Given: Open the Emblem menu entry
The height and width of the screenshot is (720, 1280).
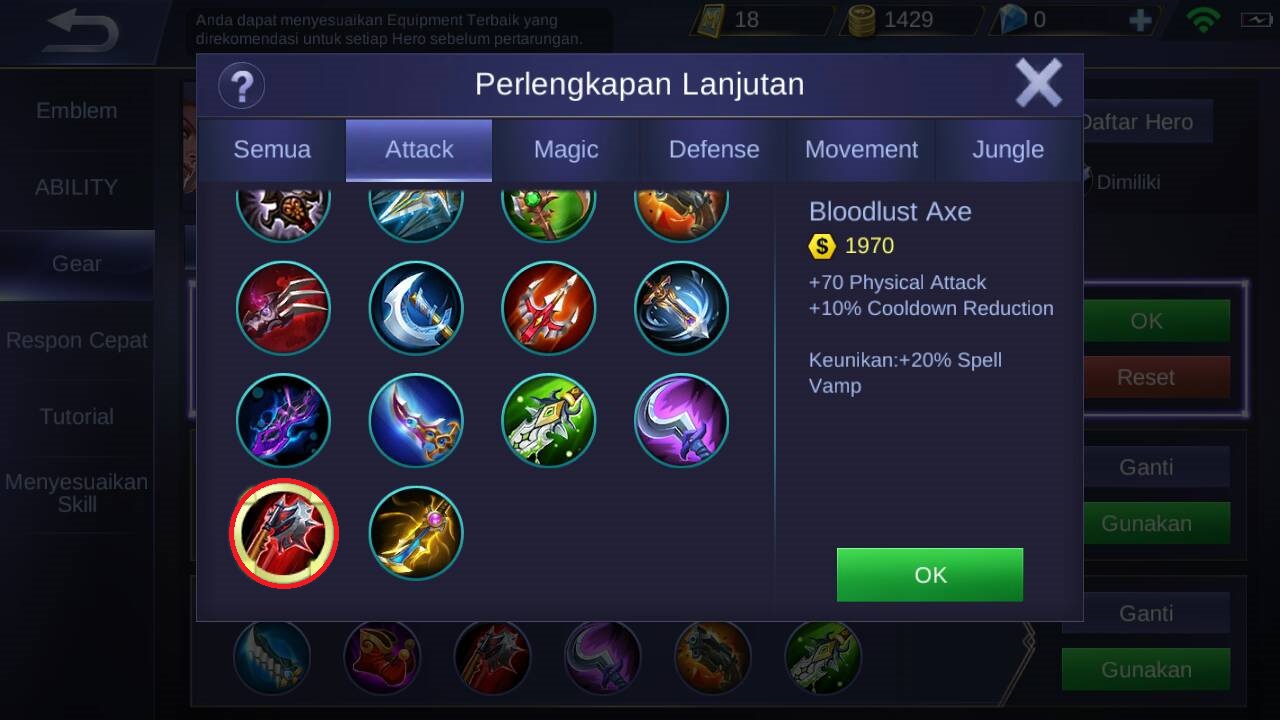Looking at the screenshot, I should [x=77, y=111].
